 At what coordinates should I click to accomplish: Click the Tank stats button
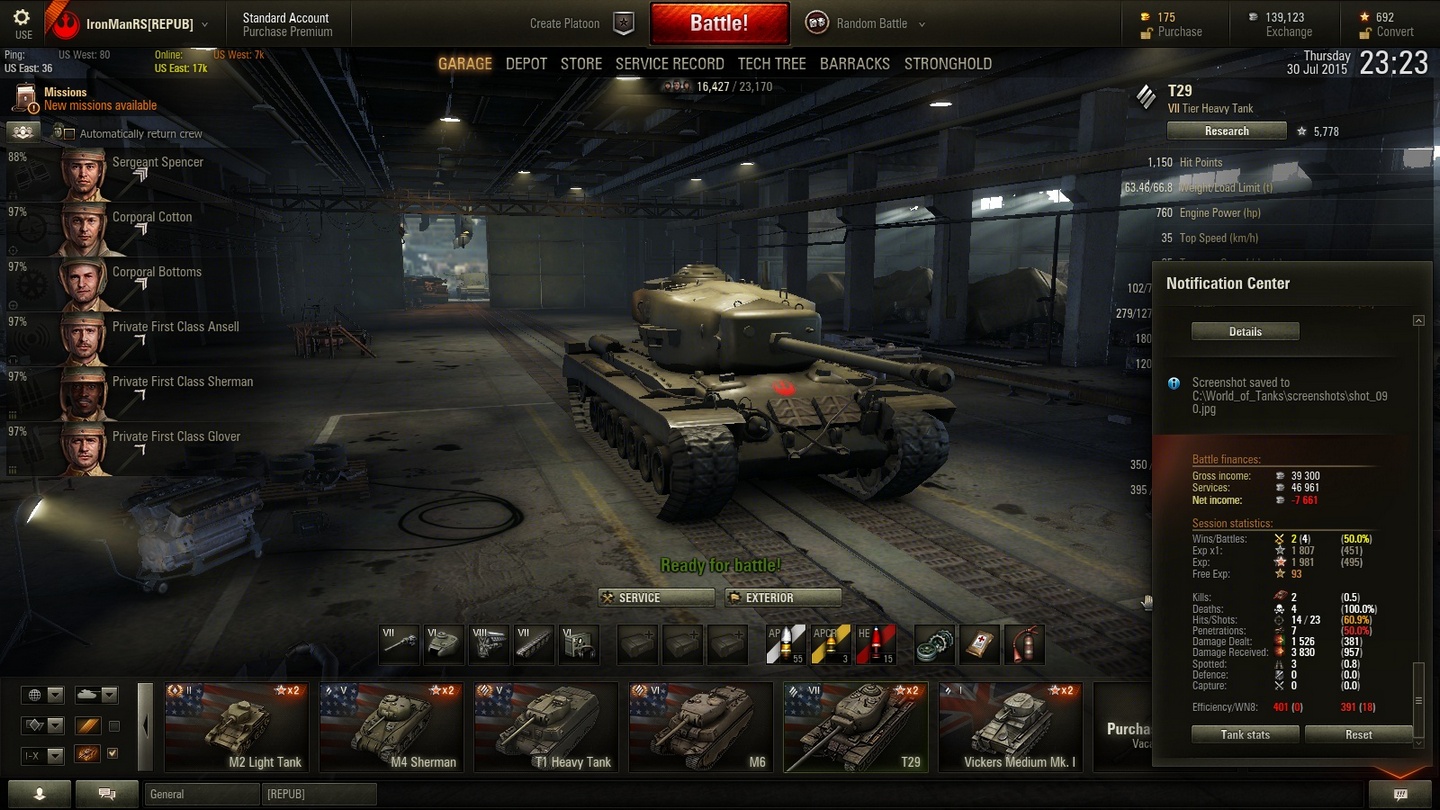click(x=1245, y=735)
